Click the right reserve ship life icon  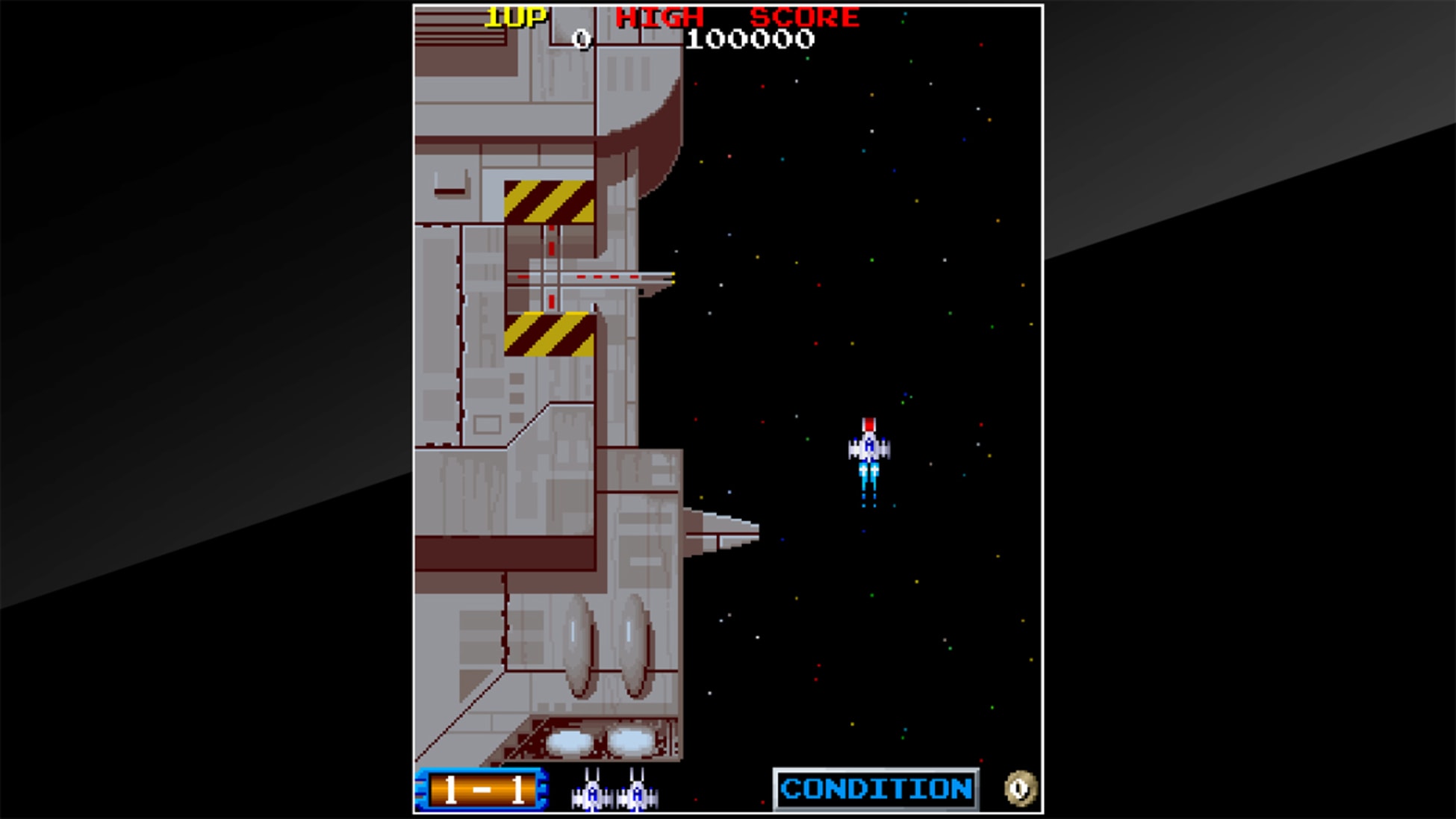tap(635, 793)
